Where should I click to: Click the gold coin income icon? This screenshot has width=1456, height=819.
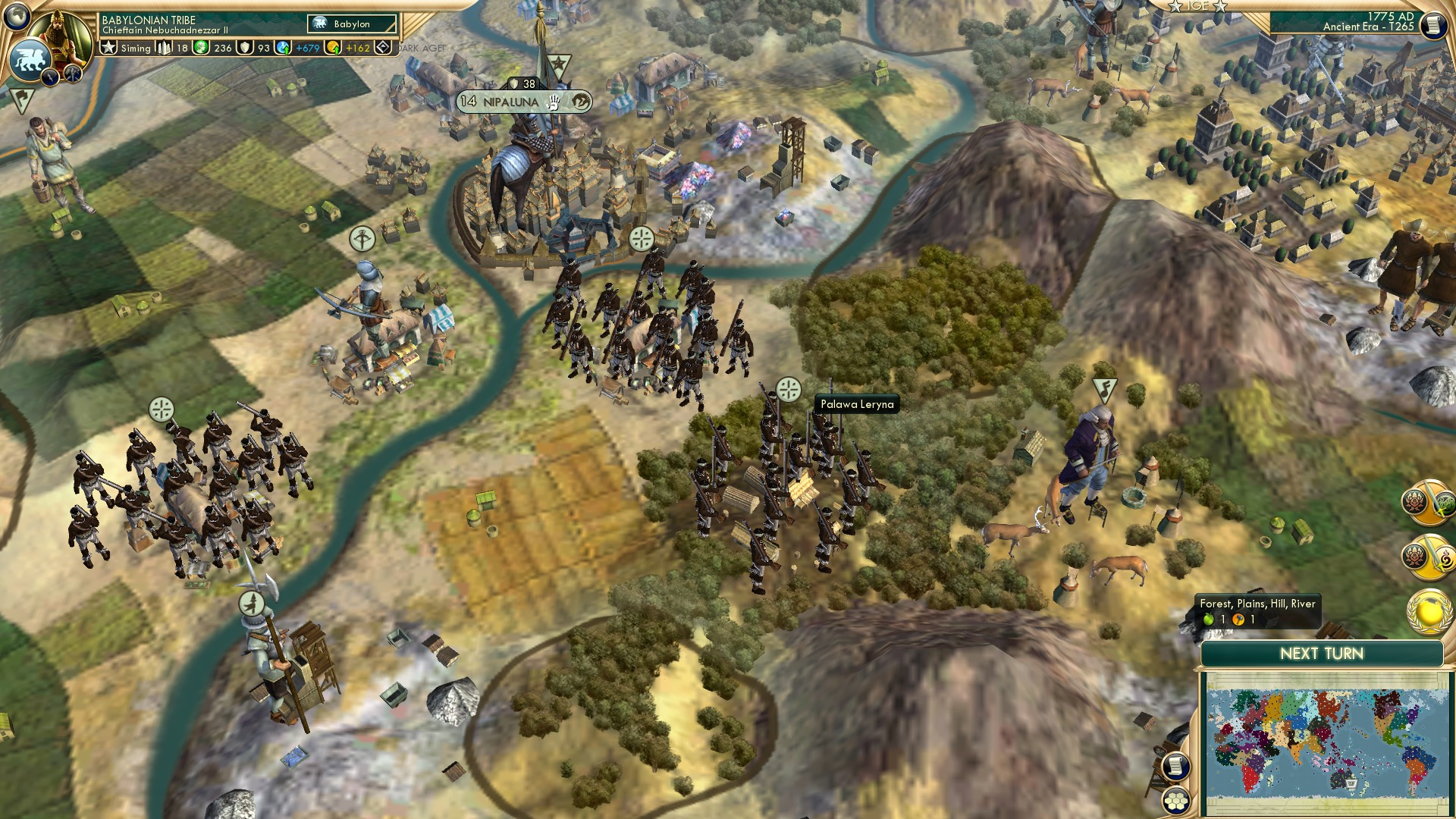pos(333,48)
